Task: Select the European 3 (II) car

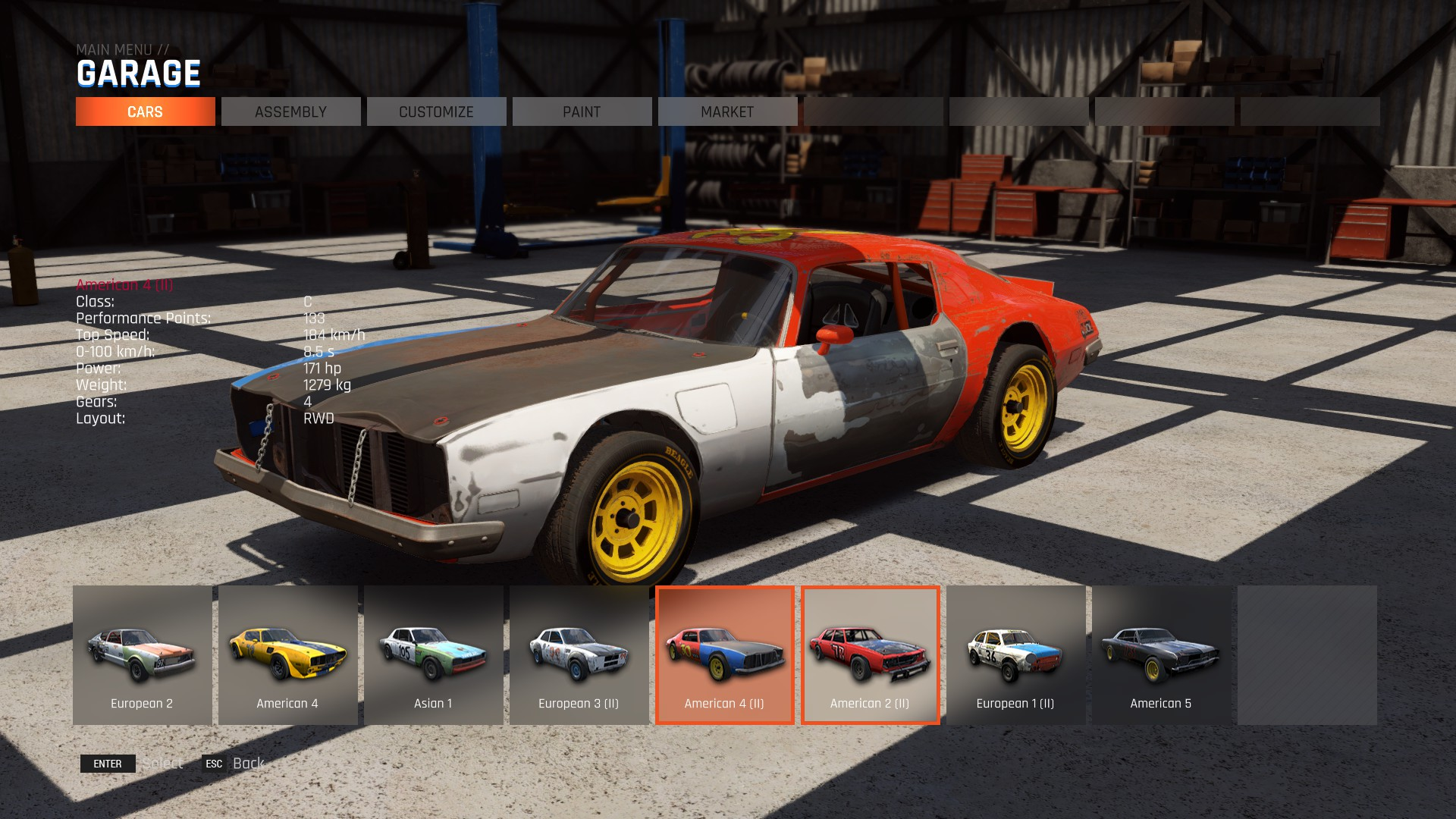Action: [579, 654]
